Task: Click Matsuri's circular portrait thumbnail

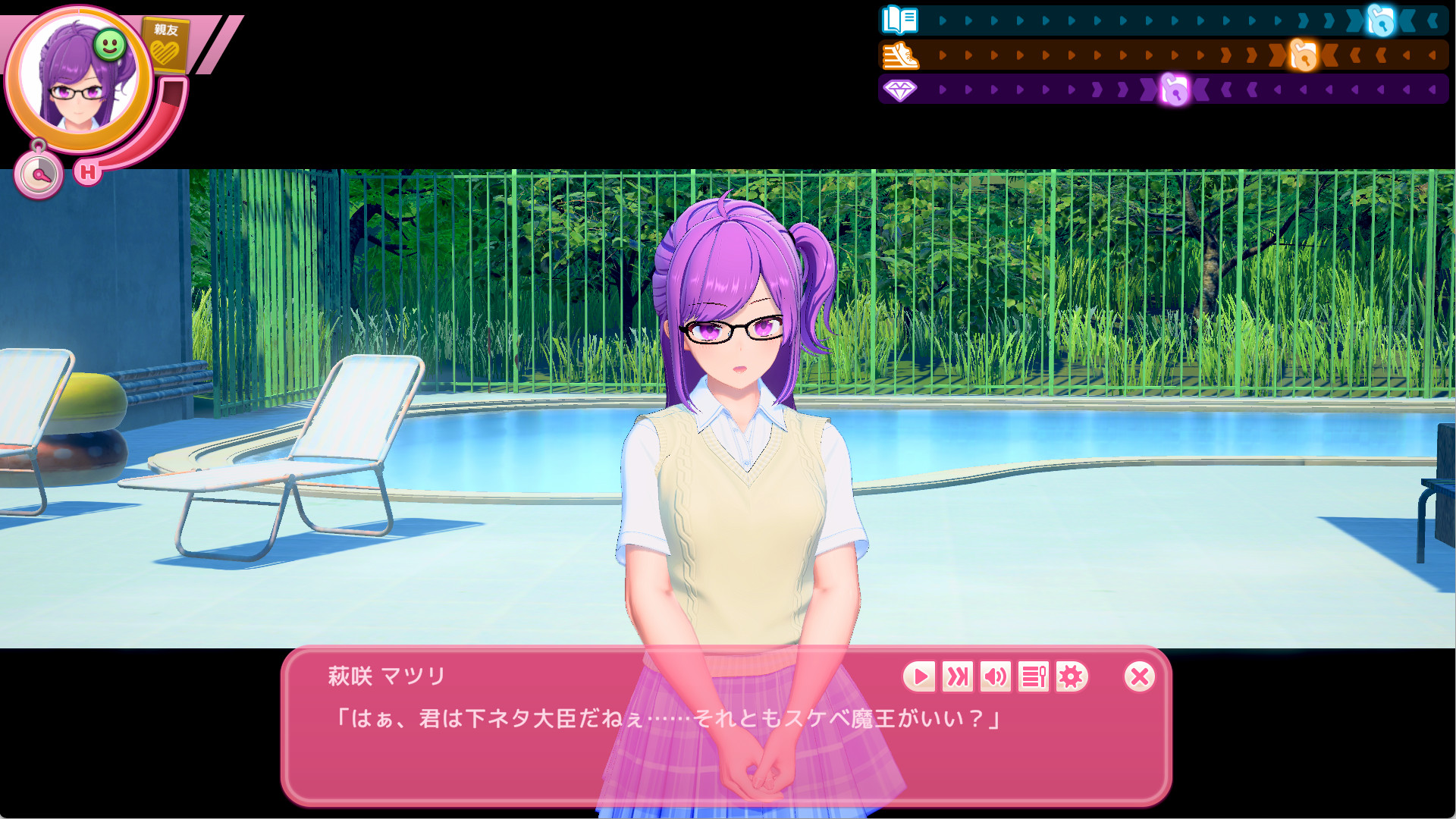Action: pos(80,76)
